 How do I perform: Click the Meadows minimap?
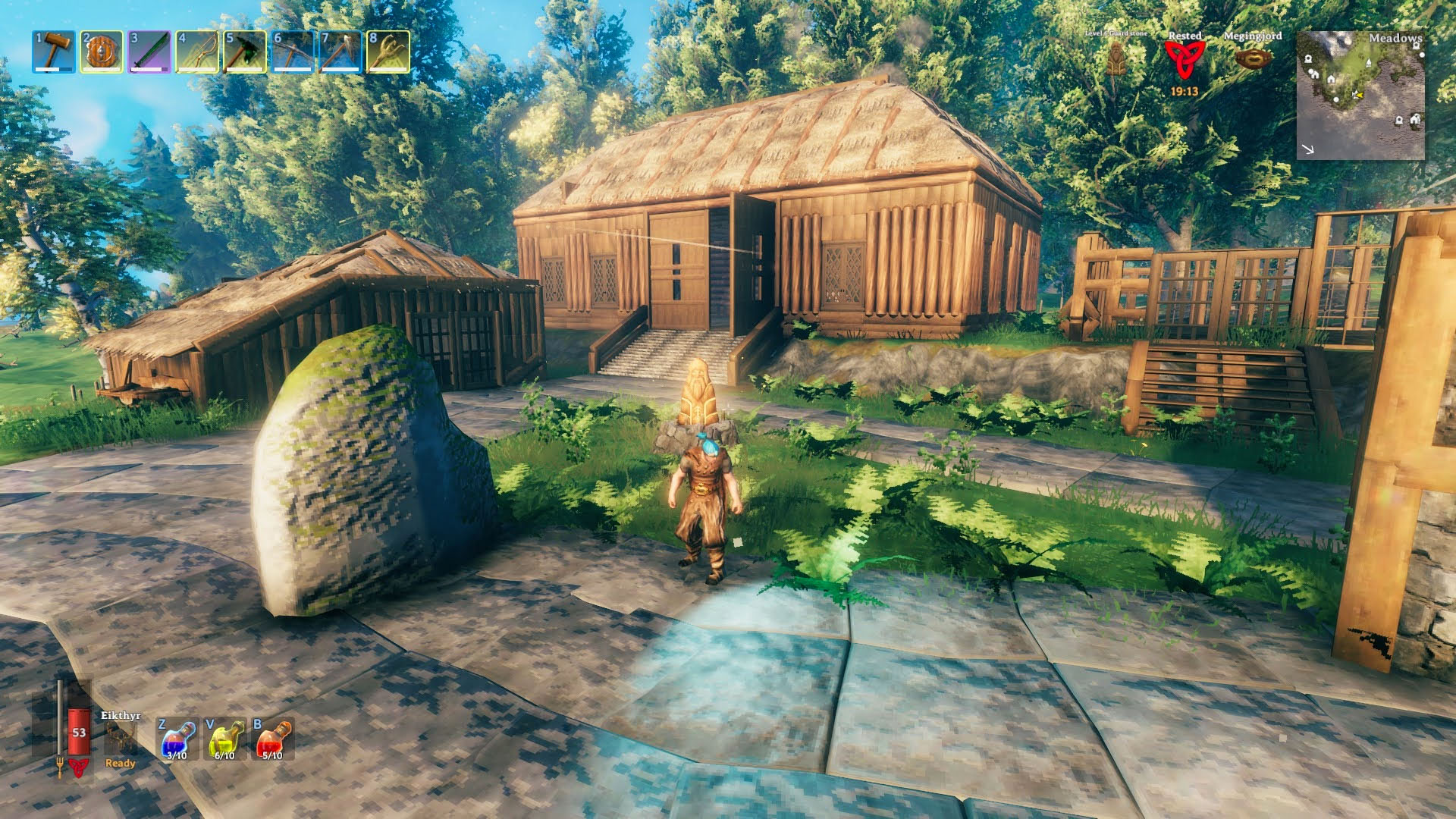[x=1360, y=95]
